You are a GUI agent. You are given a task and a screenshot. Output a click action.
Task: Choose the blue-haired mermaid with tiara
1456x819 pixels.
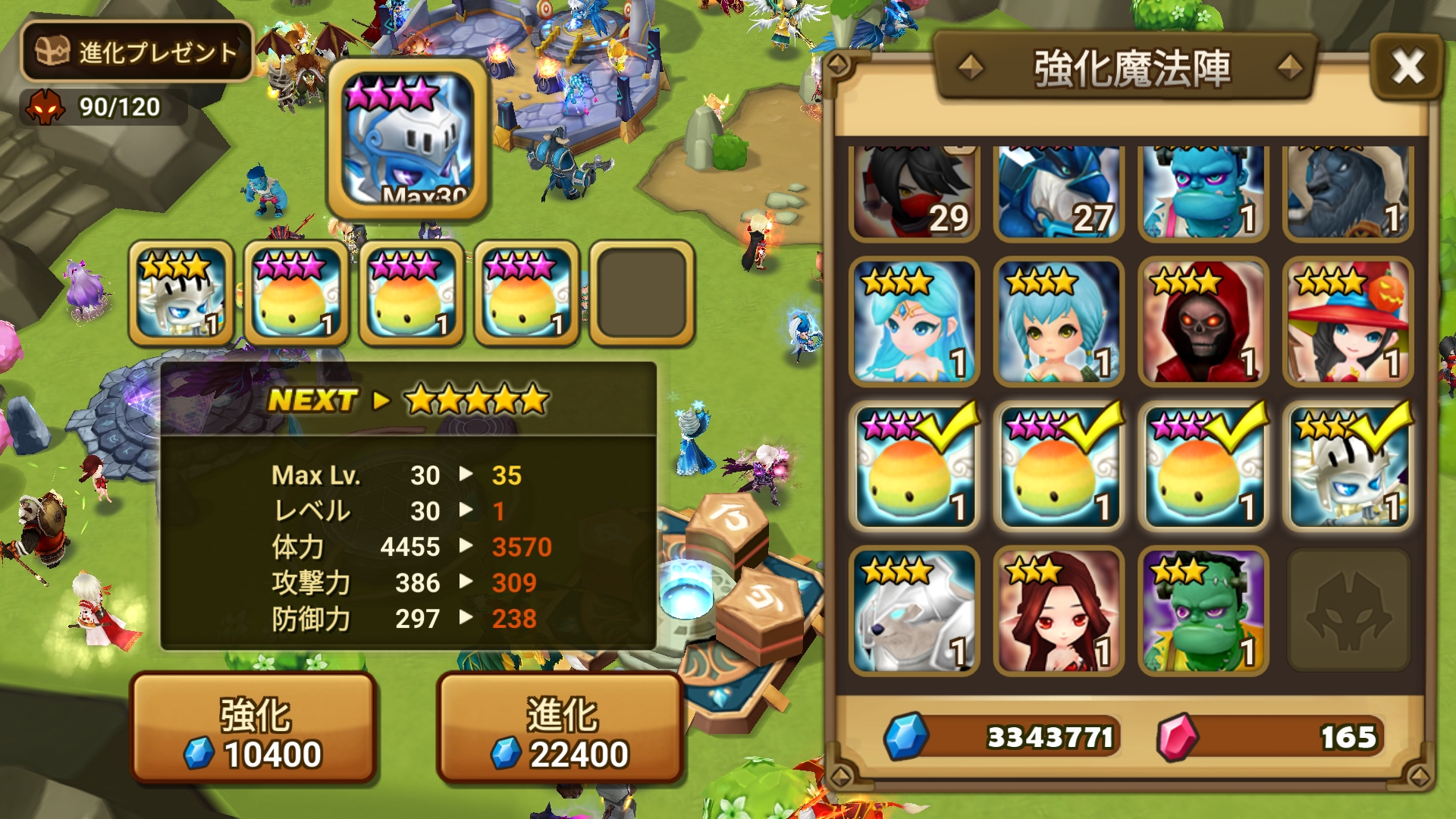(x=914, y=322)
